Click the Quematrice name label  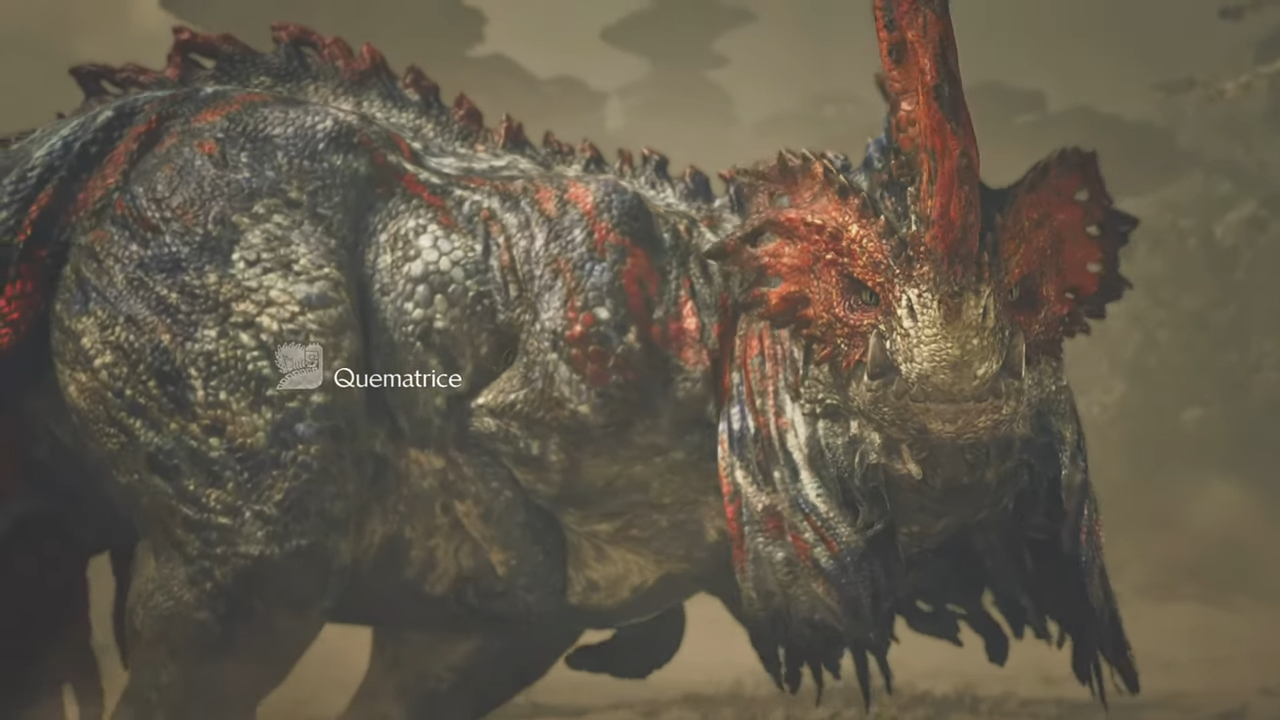(397, 378)
